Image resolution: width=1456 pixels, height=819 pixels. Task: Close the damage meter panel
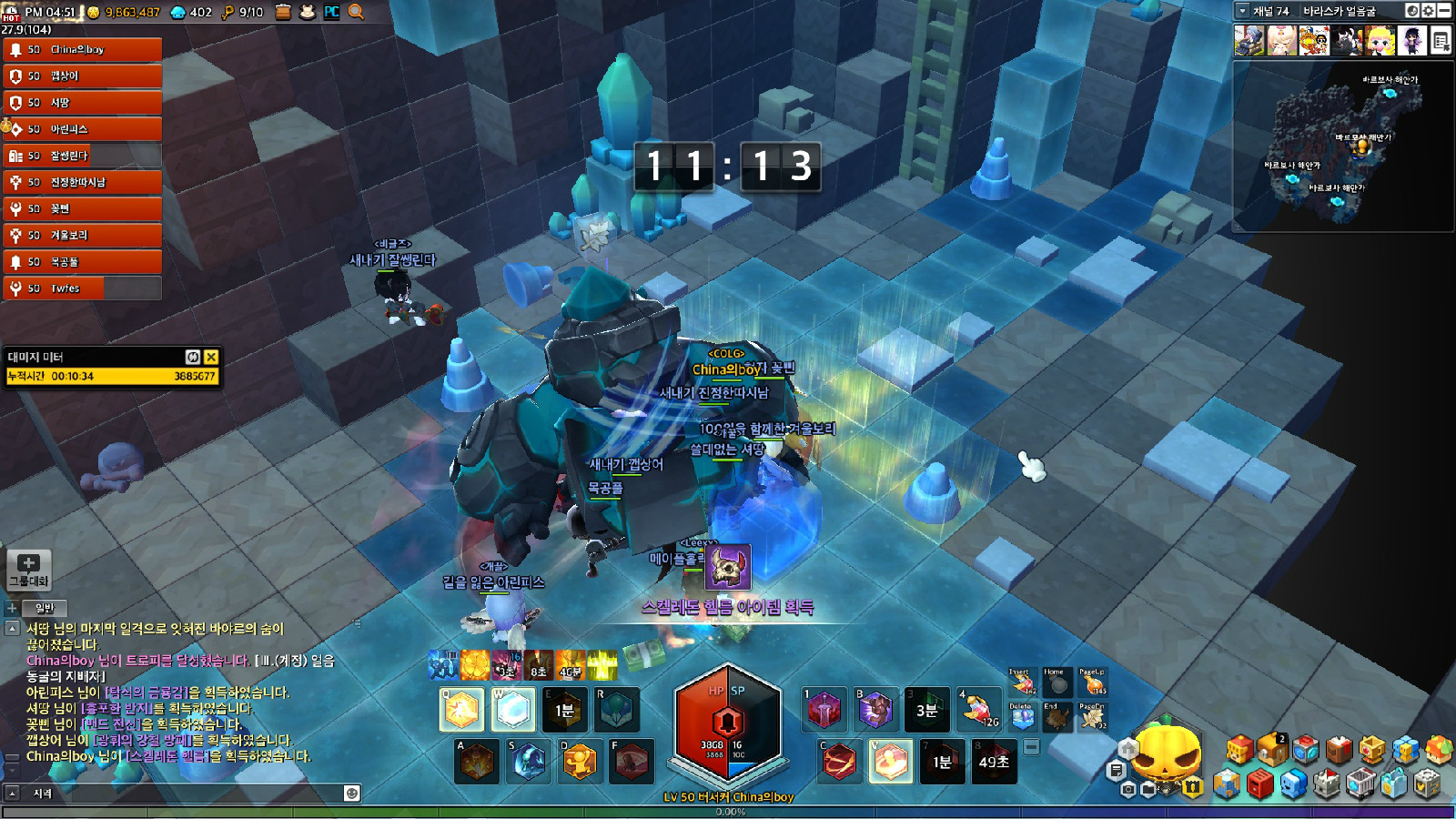coord(211,357)
